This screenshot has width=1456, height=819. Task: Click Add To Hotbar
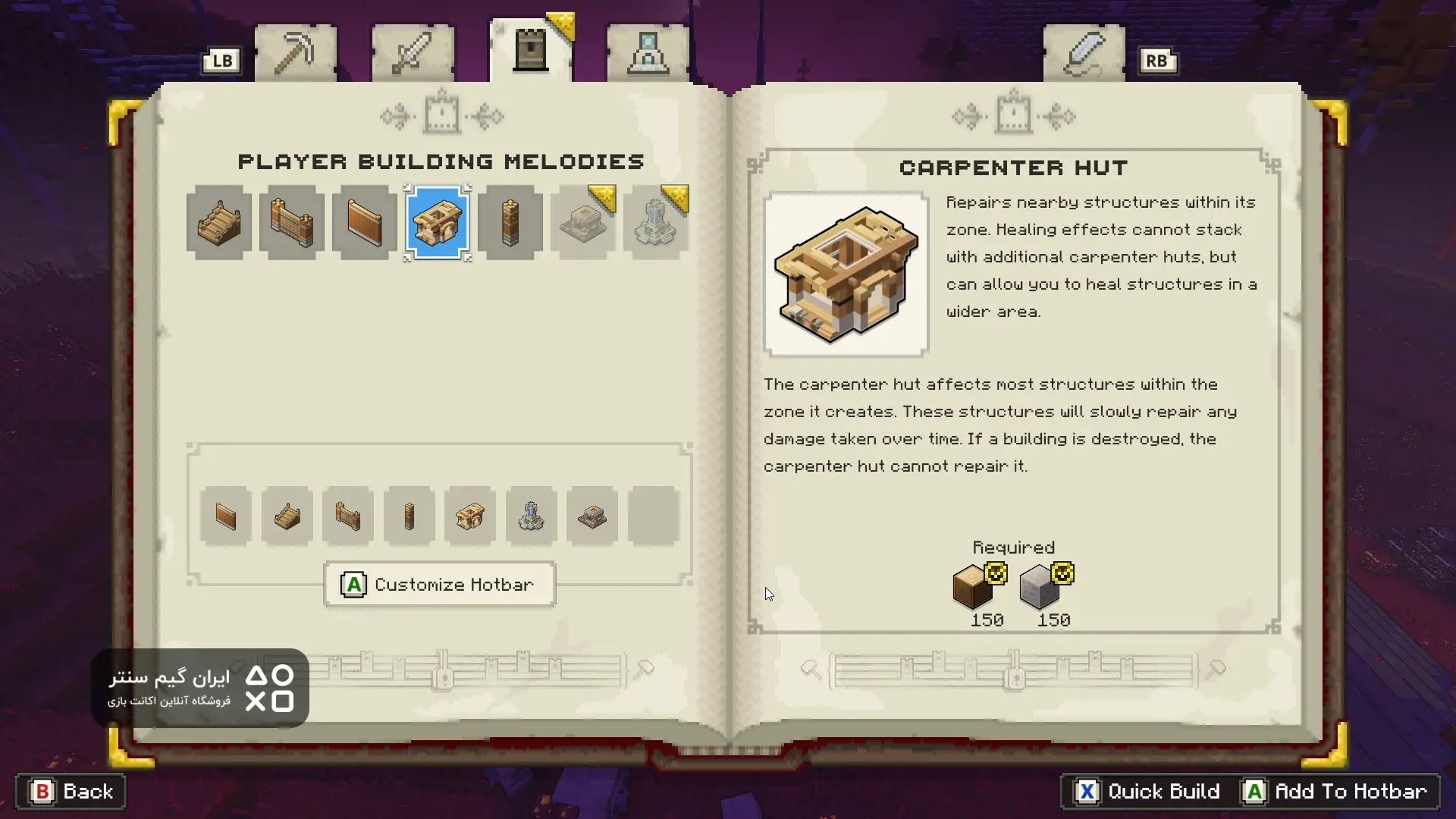1338,792
